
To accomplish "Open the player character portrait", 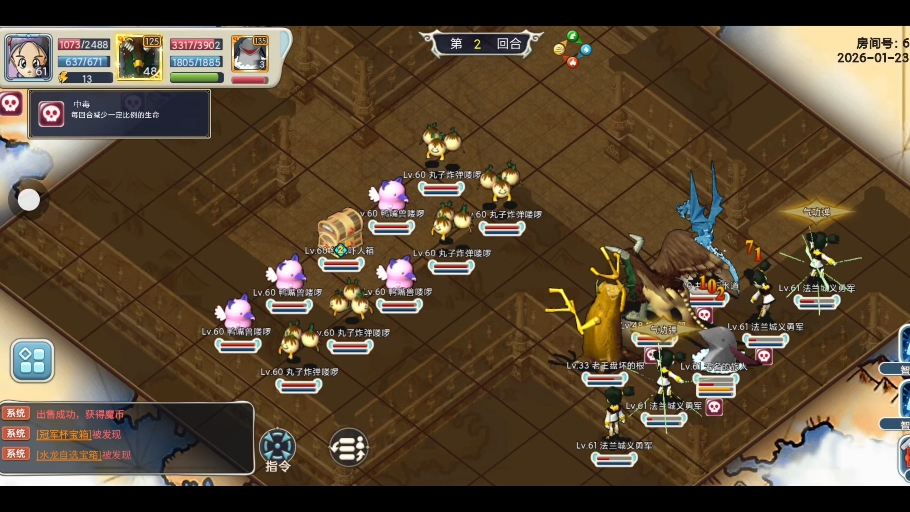I will pos(27,57).
